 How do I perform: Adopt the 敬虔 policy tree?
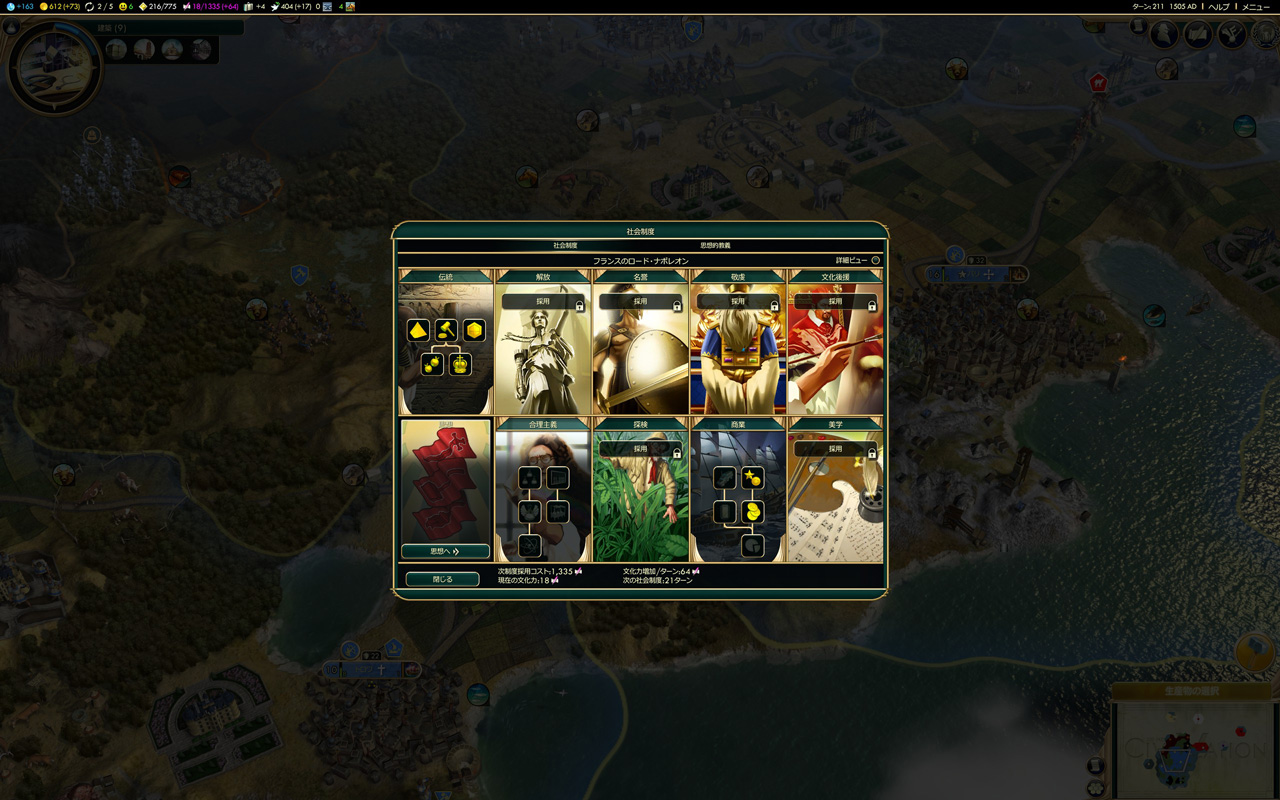click(737, 301)
